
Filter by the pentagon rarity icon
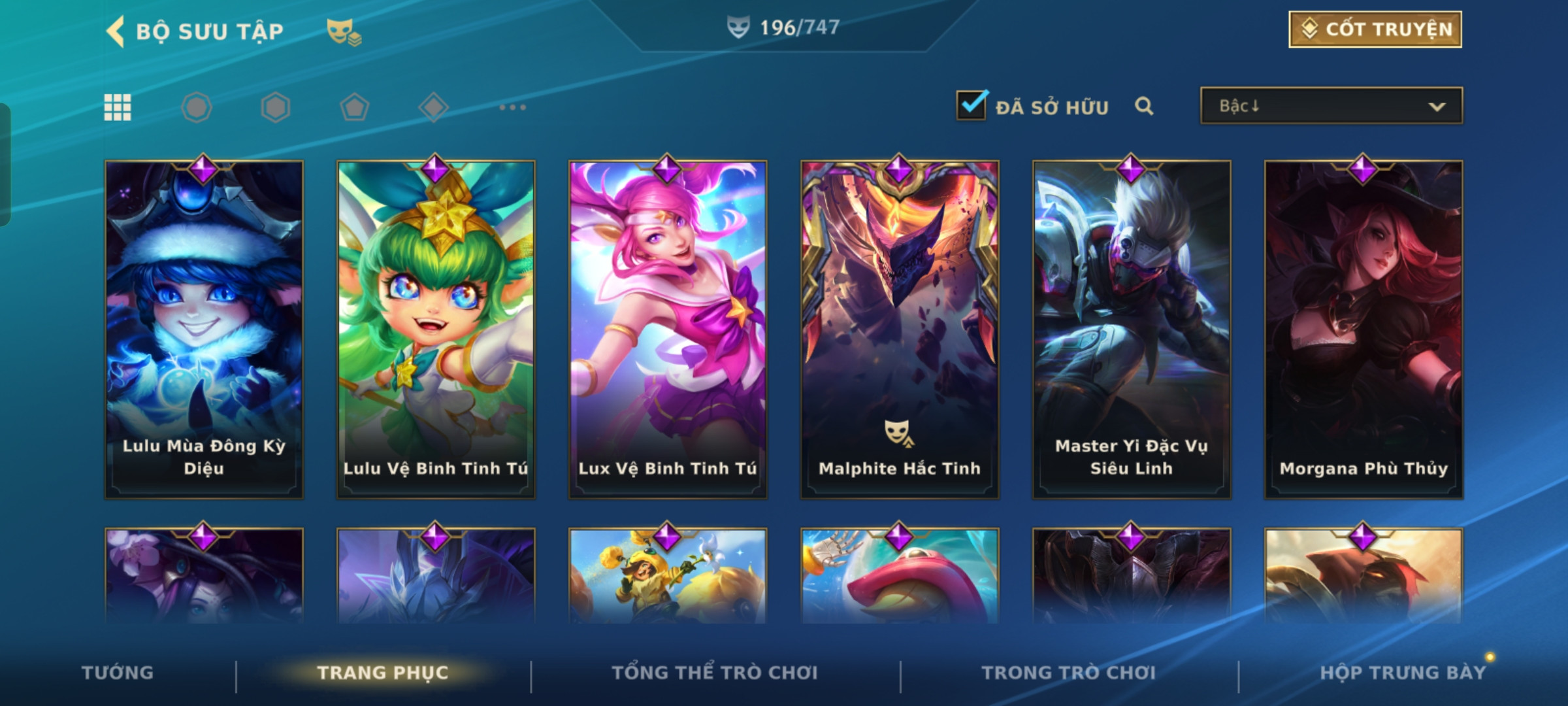pyautogui.click(x=354, y=107)
